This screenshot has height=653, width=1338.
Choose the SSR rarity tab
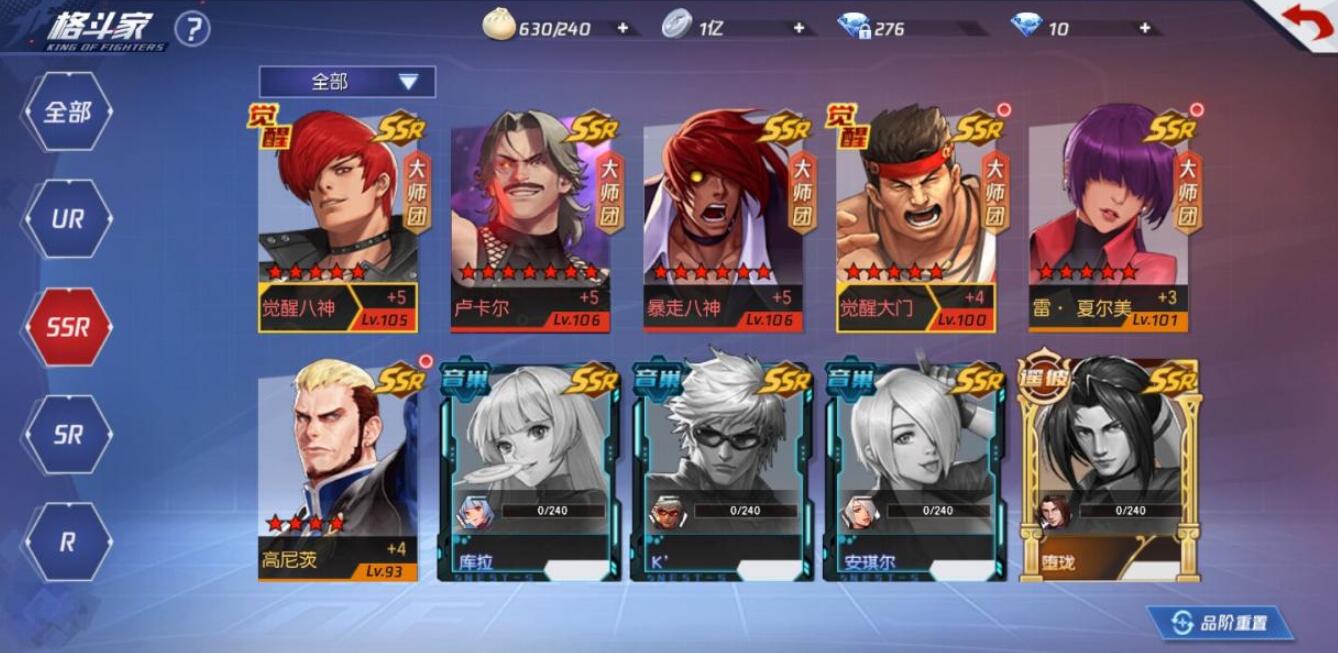point(67,327)
